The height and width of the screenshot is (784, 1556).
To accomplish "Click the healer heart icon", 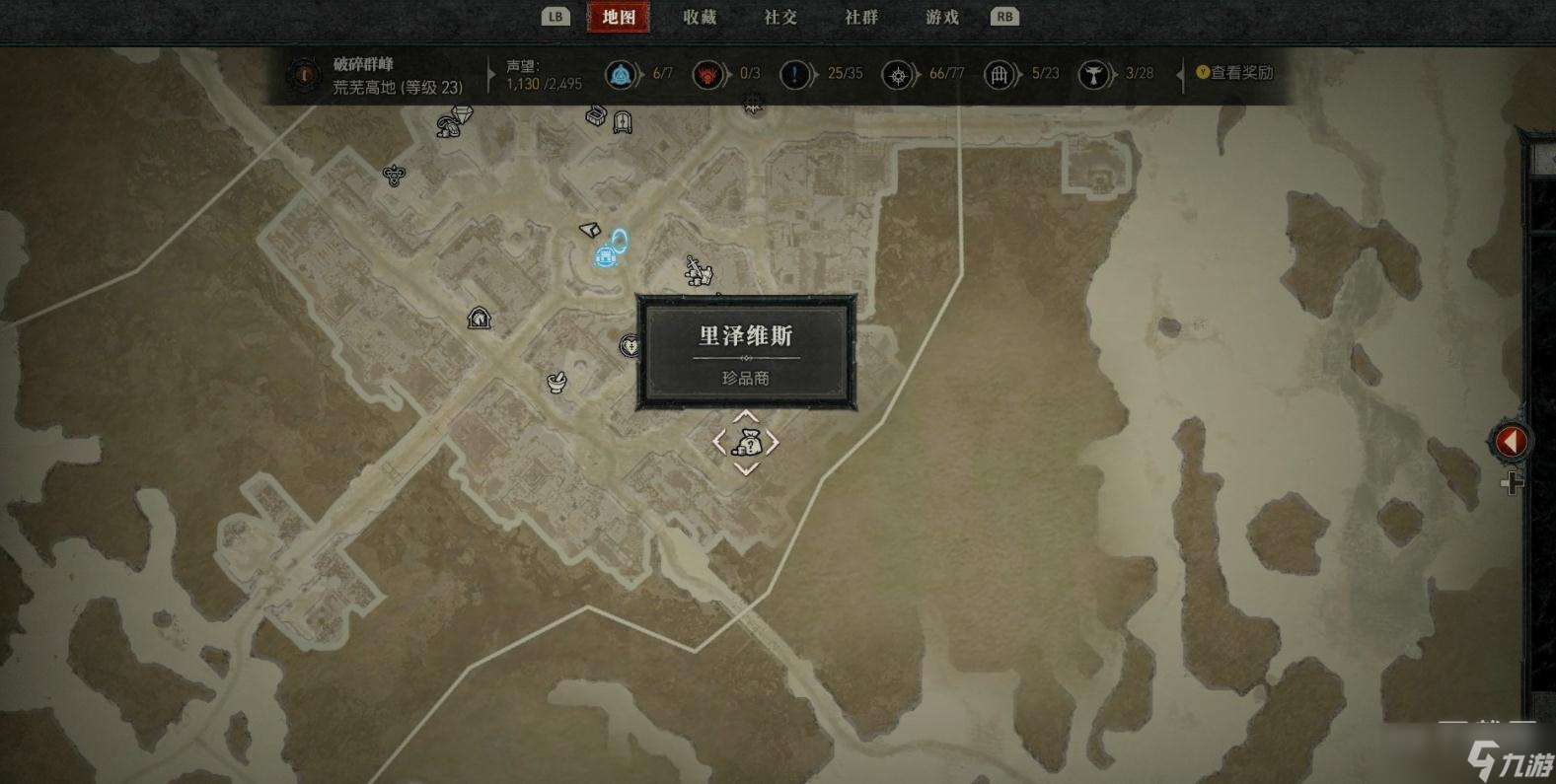I will point(631,347).
